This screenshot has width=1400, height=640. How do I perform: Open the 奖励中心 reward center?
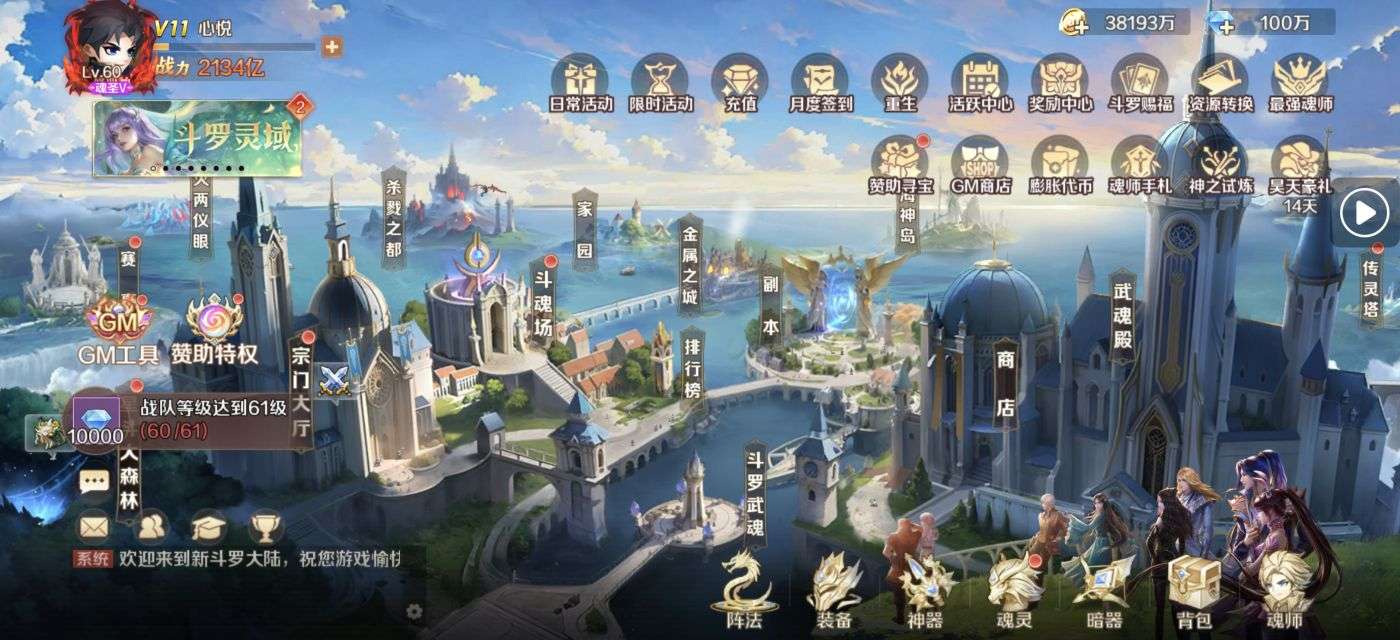click(x=1061, y=78)
